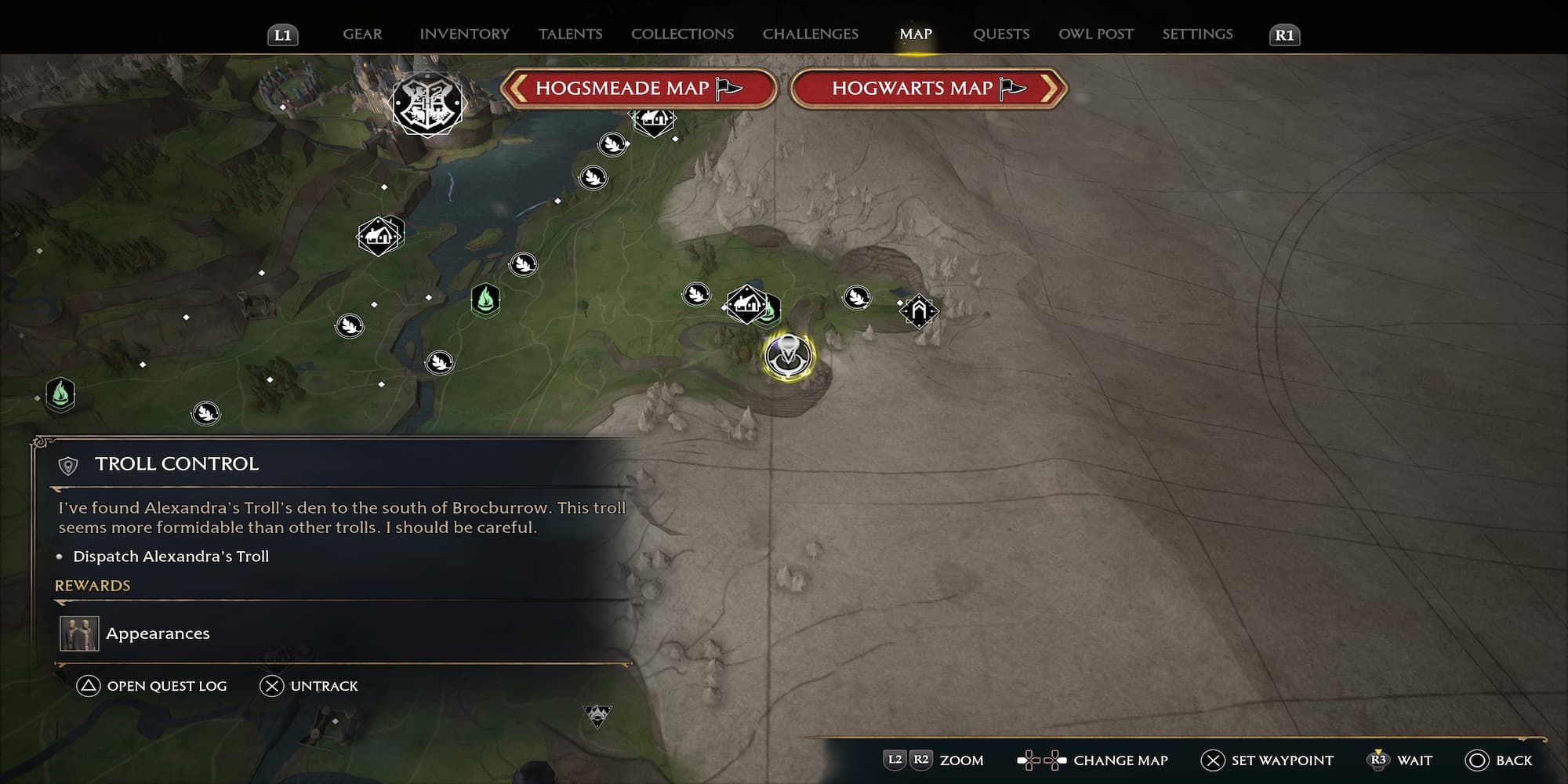Open the Owl Post tab
The width and height of the screenshot is (1568, 784).
(x=1095, y=34)
